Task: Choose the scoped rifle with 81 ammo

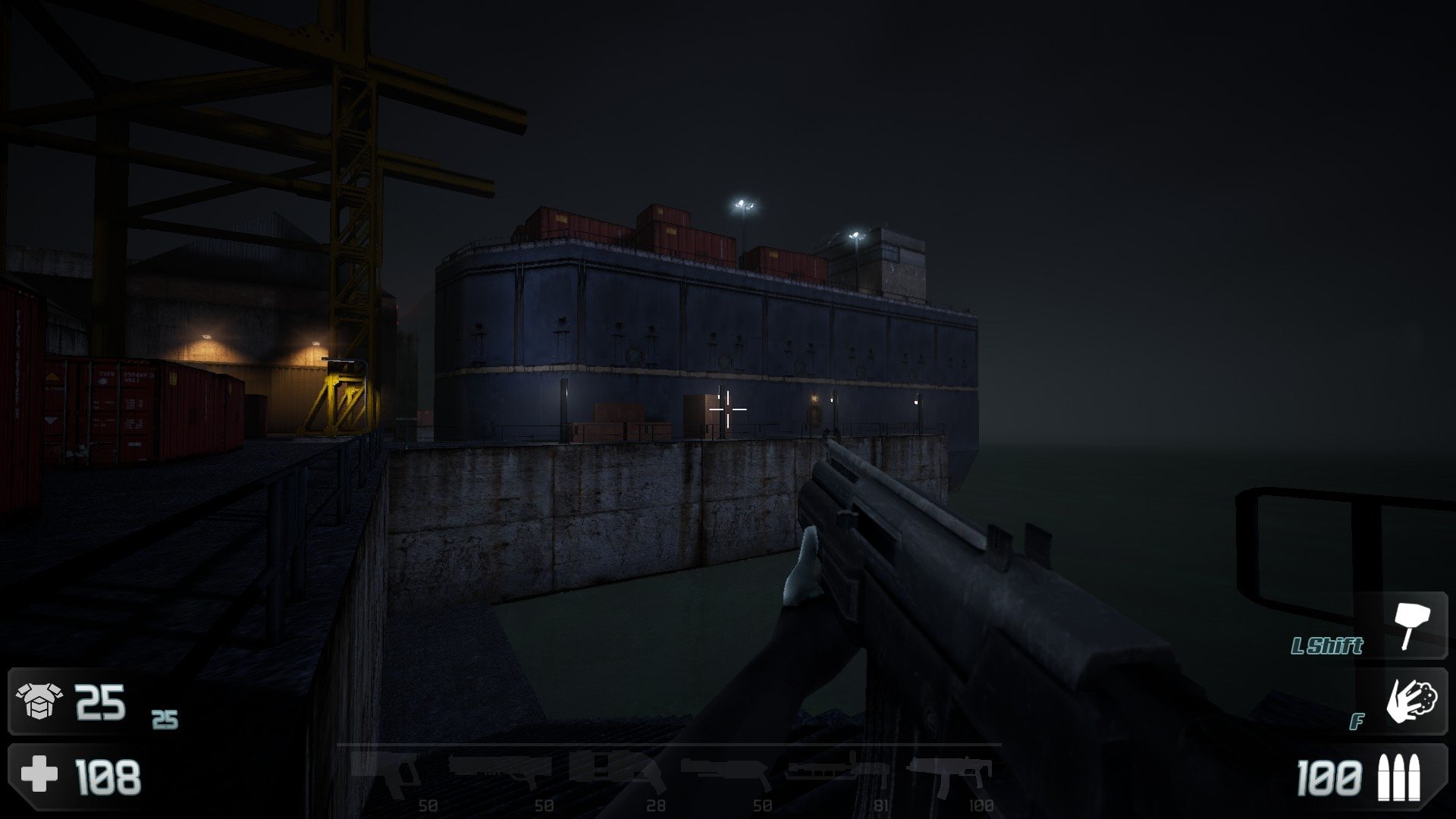Action: click(836, 769)
